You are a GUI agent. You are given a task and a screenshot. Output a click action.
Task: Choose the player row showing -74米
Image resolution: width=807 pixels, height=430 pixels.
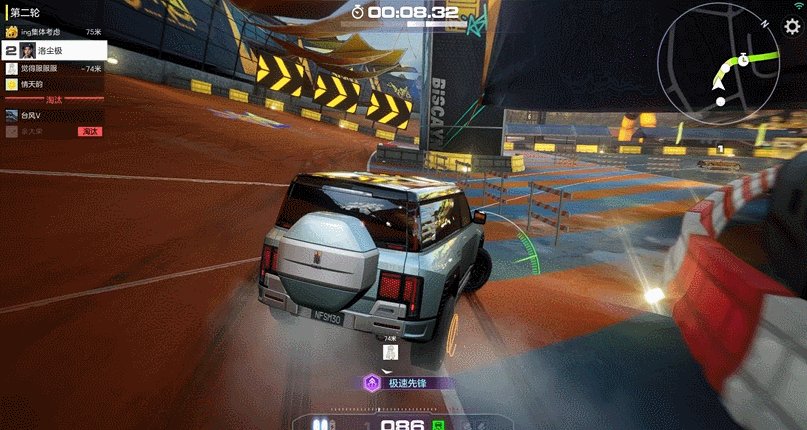pos(54,68)
